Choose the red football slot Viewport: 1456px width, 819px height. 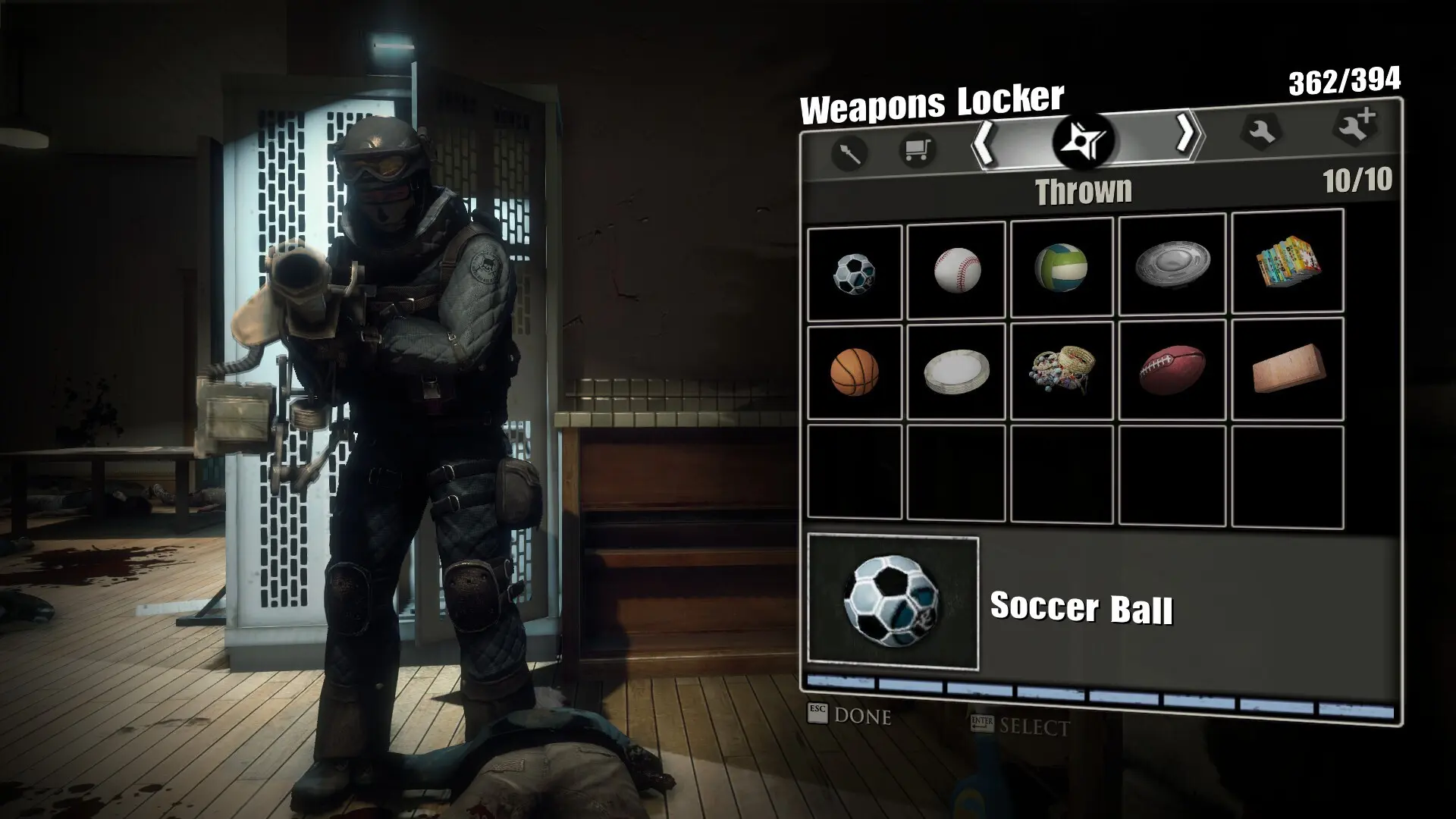[1172, 369]
